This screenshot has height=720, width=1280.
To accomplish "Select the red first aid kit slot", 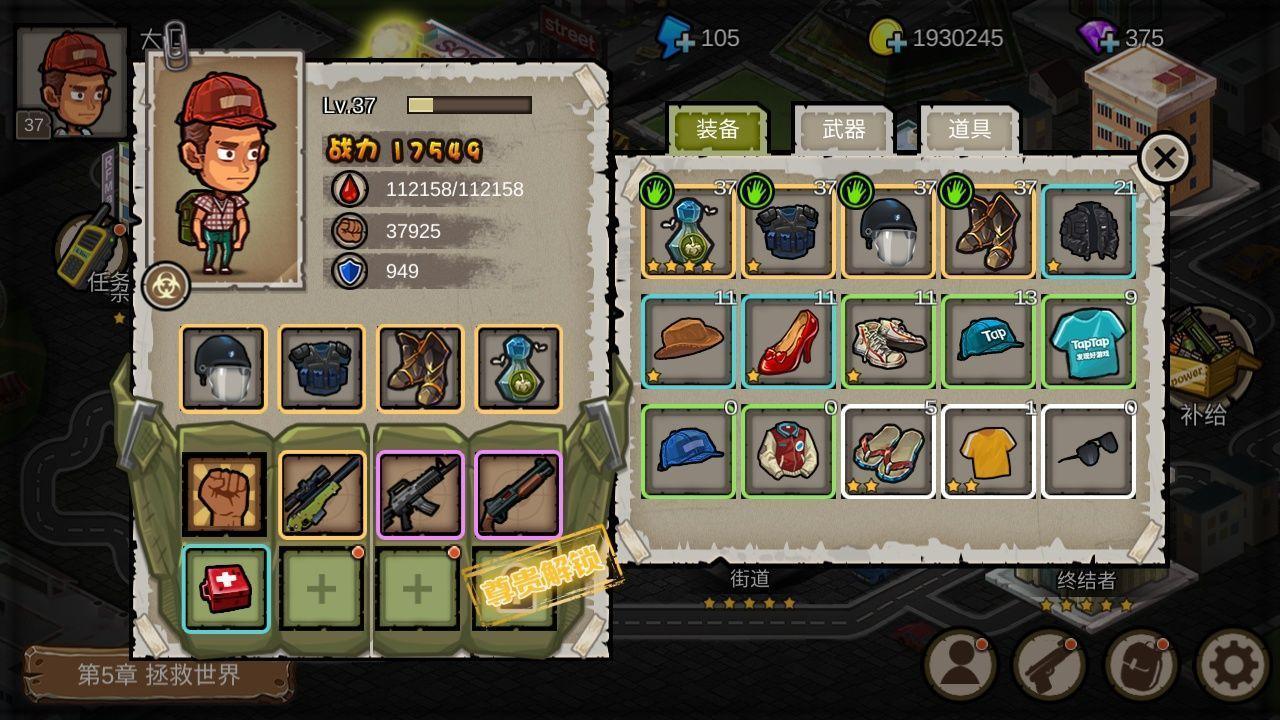I will tap(225, 588).
